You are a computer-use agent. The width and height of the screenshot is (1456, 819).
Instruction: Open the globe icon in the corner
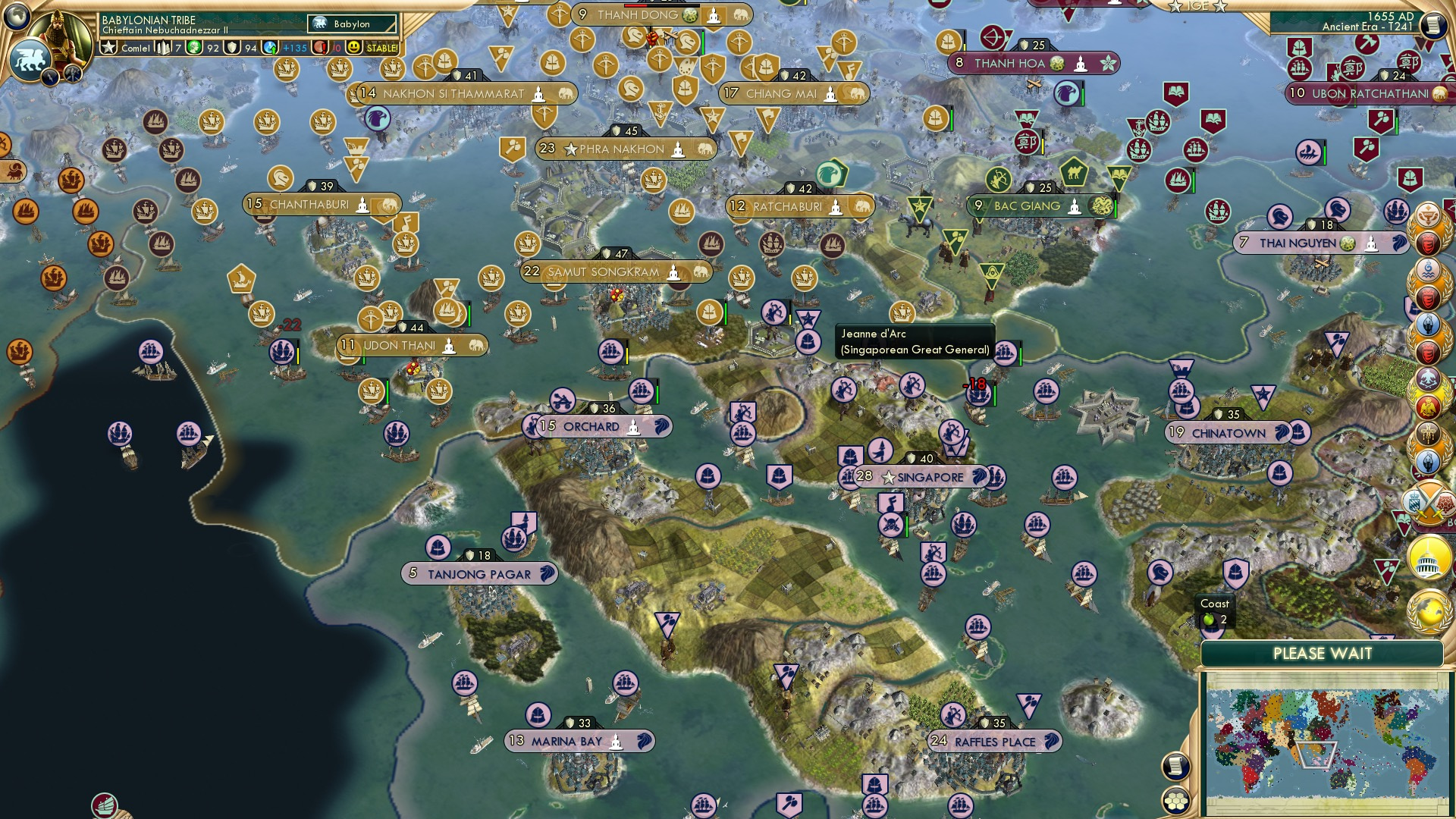[x=17, y=15]
